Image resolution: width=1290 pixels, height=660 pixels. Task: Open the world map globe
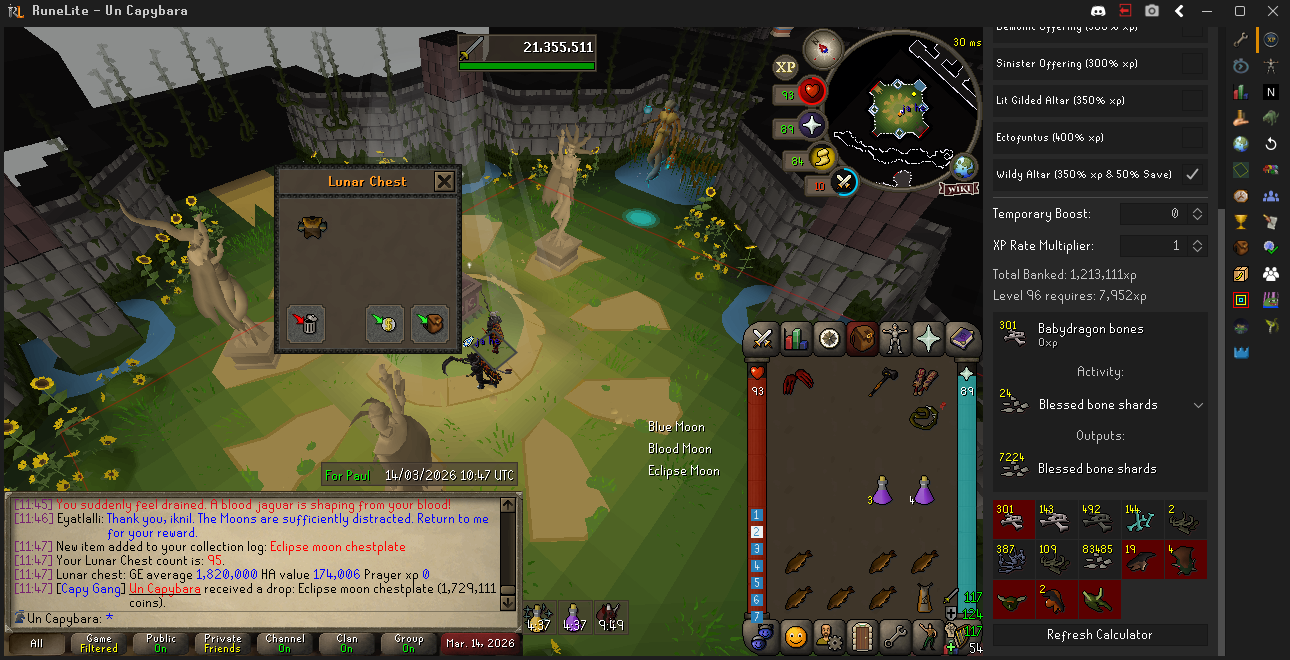click(965, 167)
